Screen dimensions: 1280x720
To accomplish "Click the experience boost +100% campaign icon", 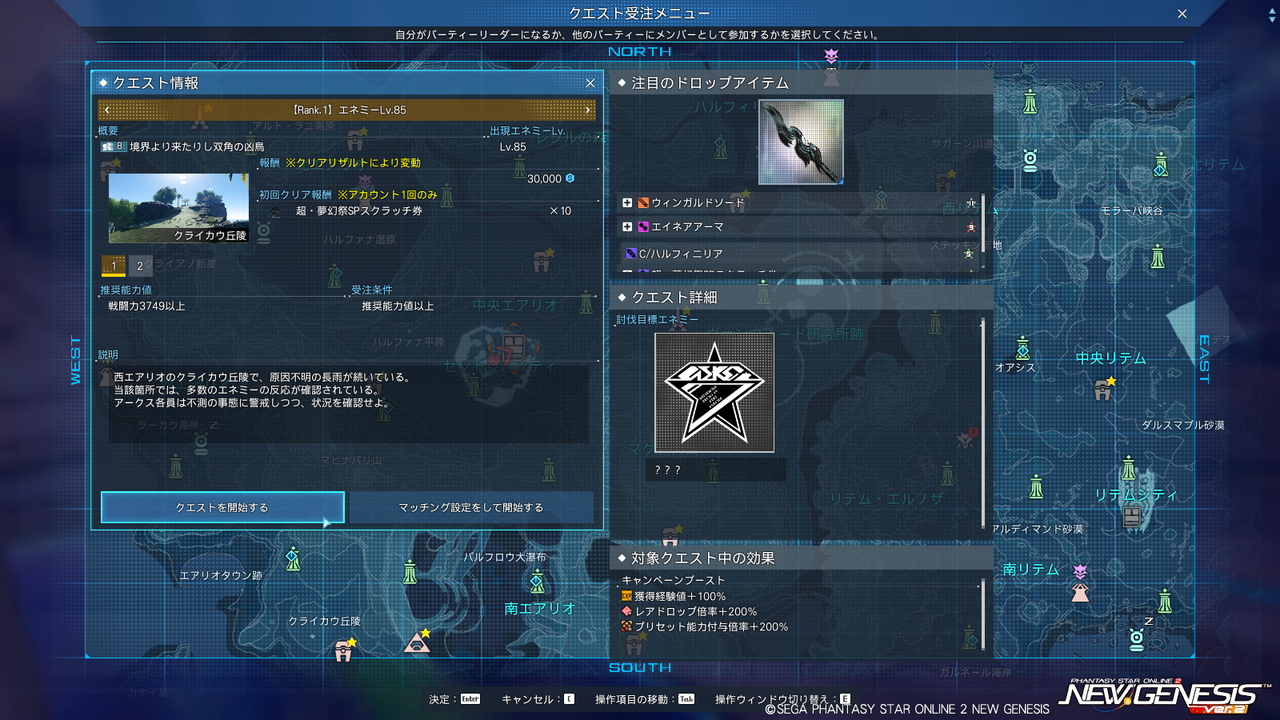I will point(625,594).
